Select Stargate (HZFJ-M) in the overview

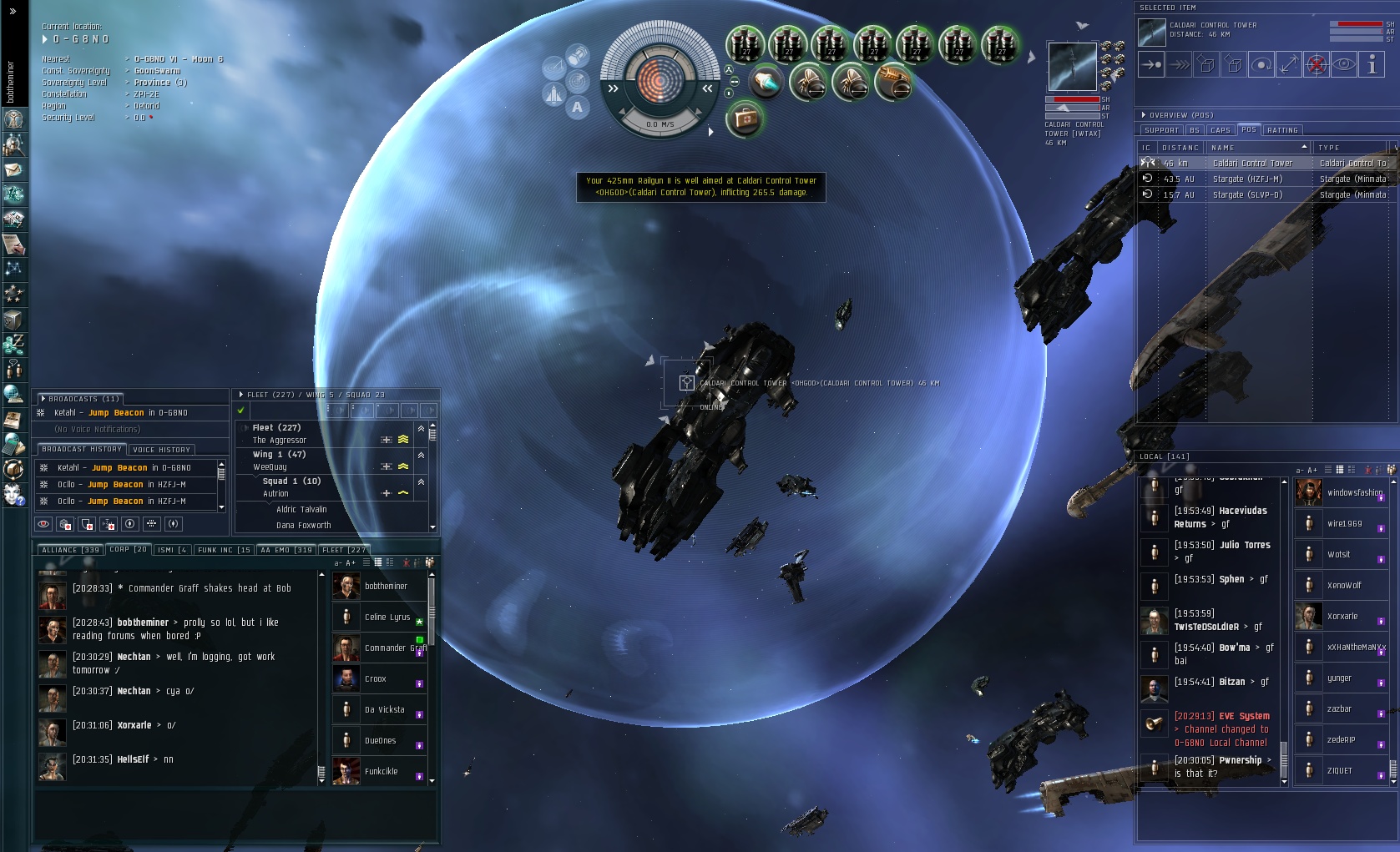(1247, 179)
